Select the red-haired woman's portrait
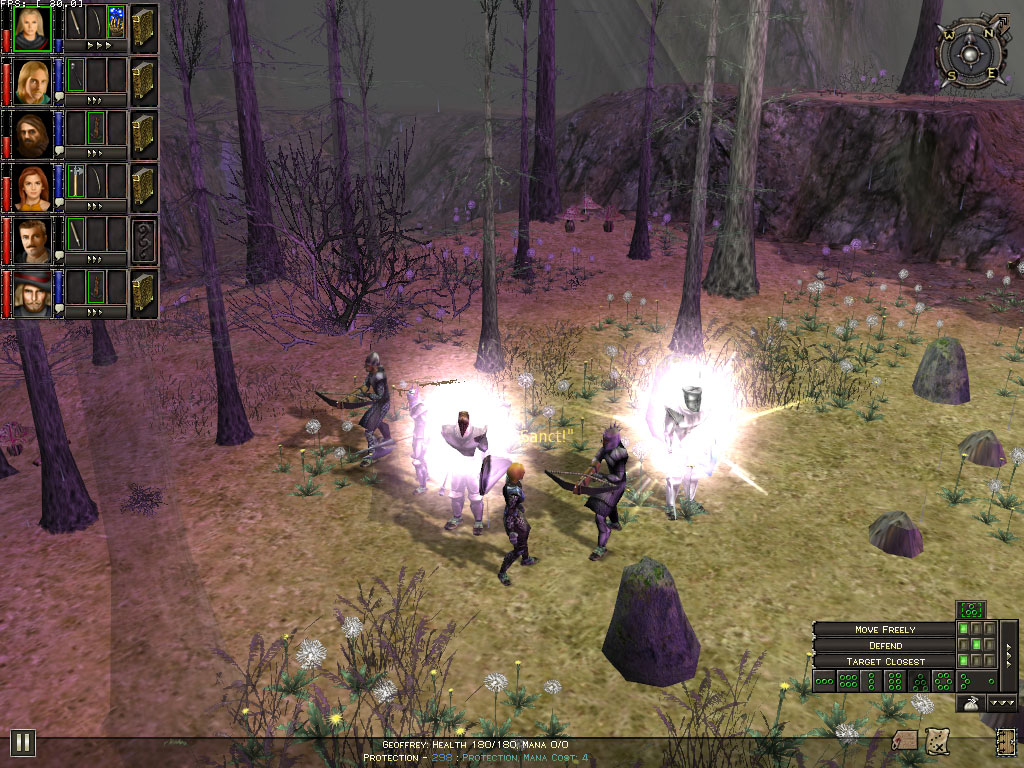This screenshot has width=1024, height=768. tap(33, 187)
